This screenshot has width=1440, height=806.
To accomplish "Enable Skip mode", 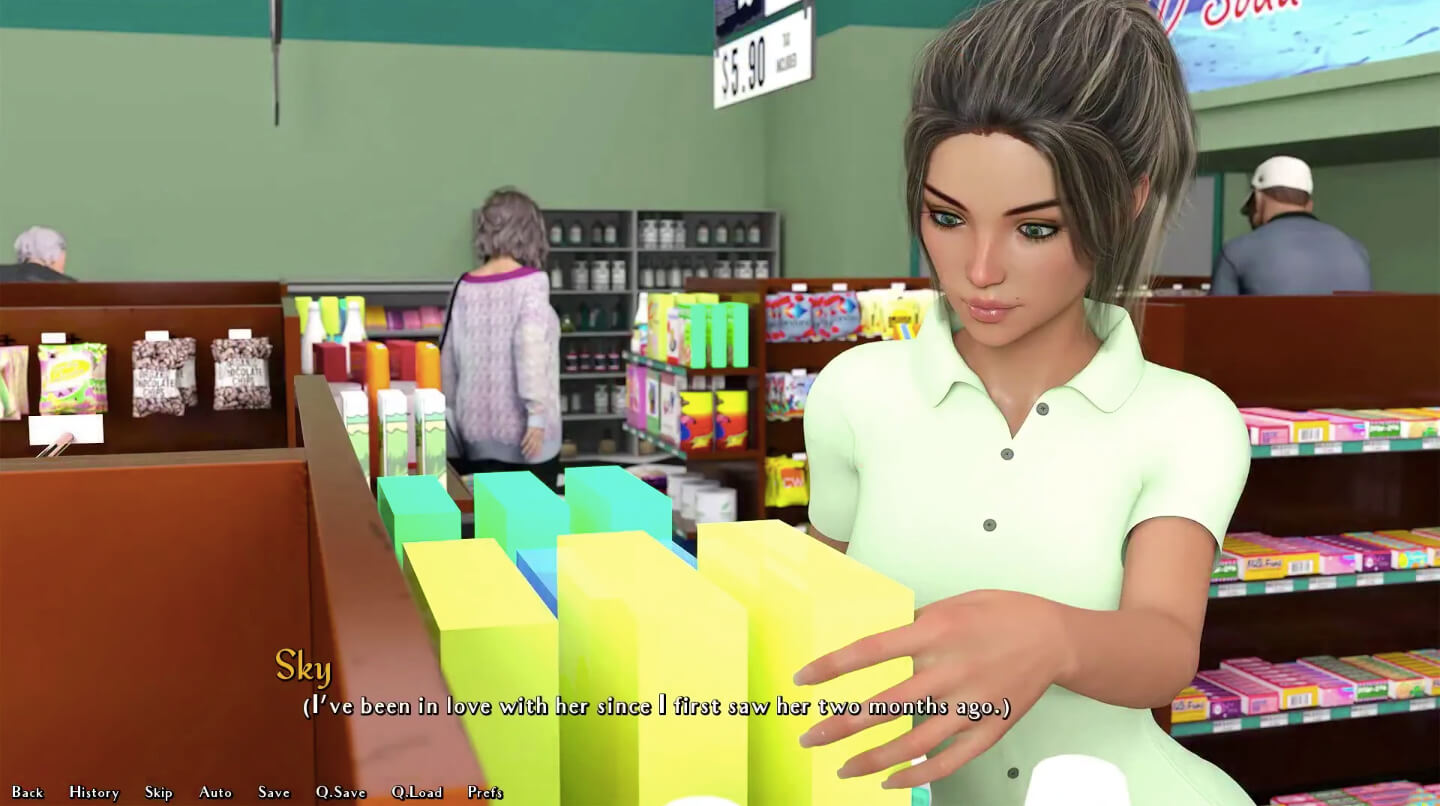I will pos(158,791).
